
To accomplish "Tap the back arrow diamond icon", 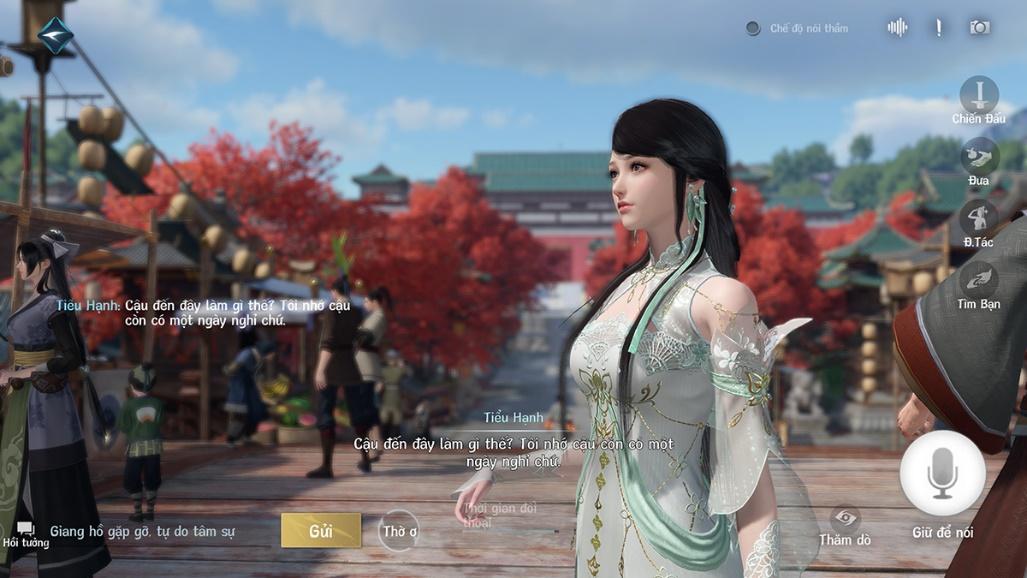I will pyautogui.click(x=56, y=35).
